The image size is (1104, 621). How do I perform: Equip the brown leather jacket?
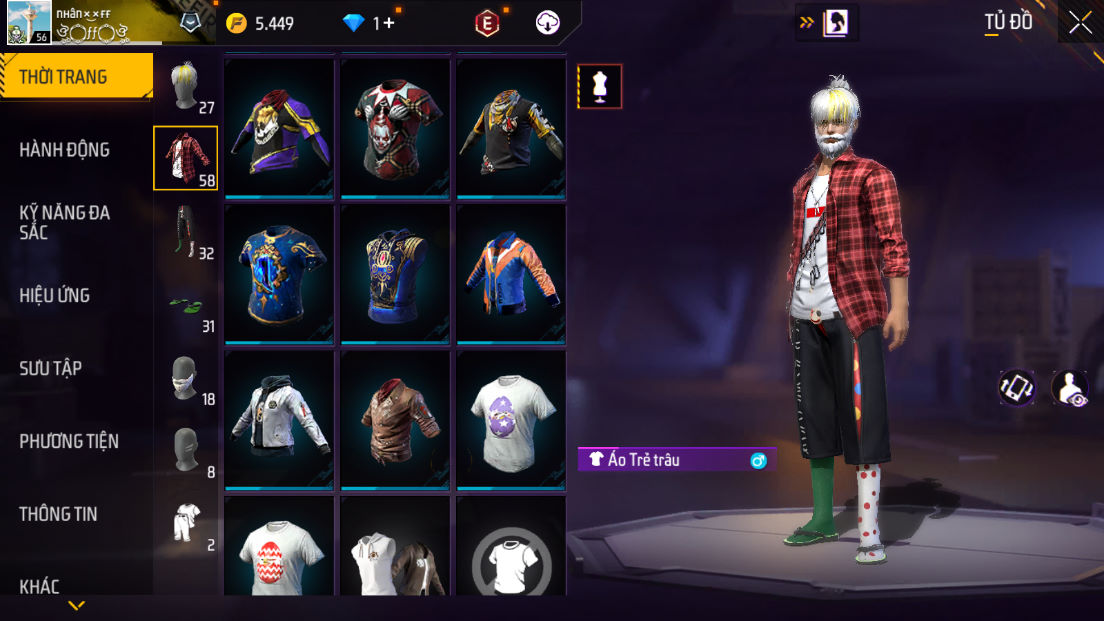(396, 417)
